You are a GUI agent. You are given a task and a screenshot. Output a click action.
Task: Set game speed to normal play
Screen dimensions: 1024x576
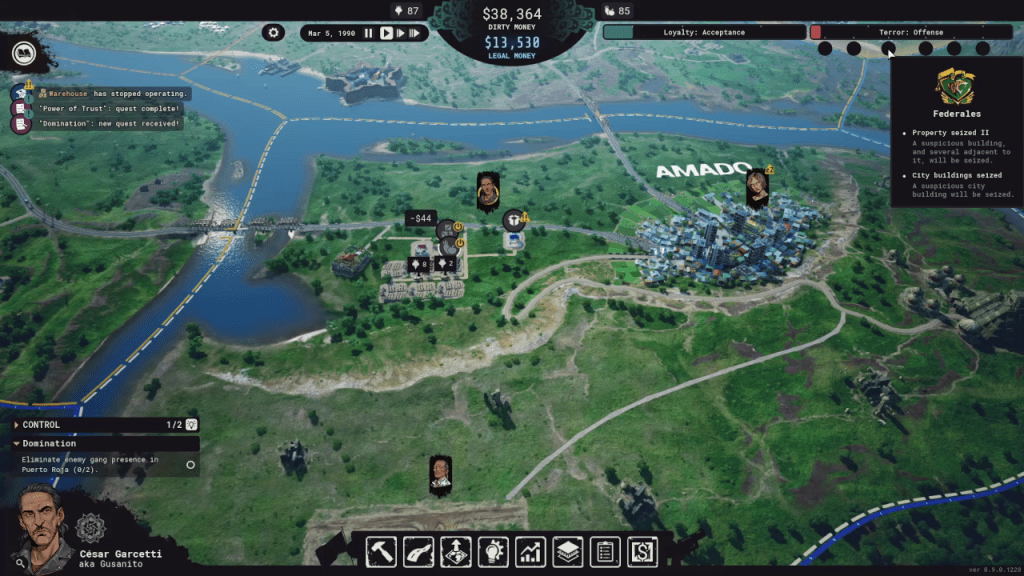point(386,33)
